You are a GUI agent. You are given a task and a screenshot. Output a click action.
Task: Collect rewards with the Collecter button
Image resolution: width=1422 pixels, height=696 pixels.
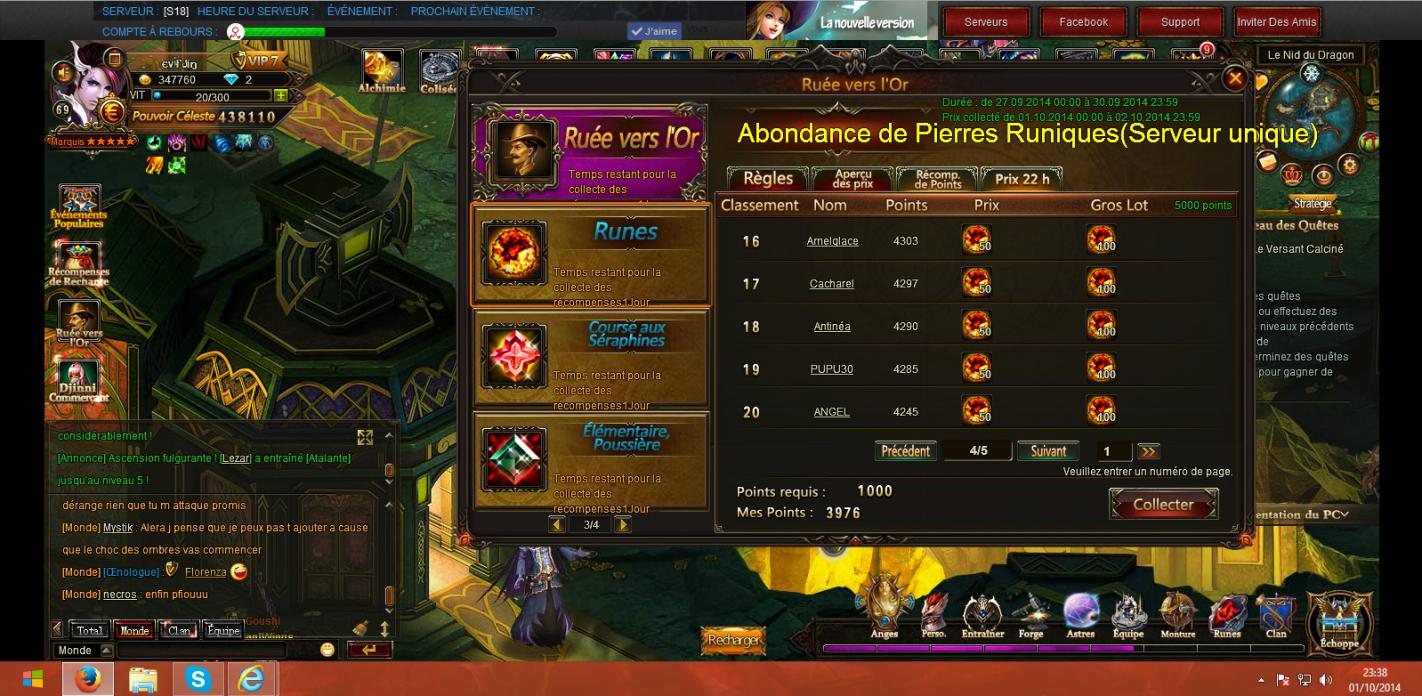click(1163, 505)
